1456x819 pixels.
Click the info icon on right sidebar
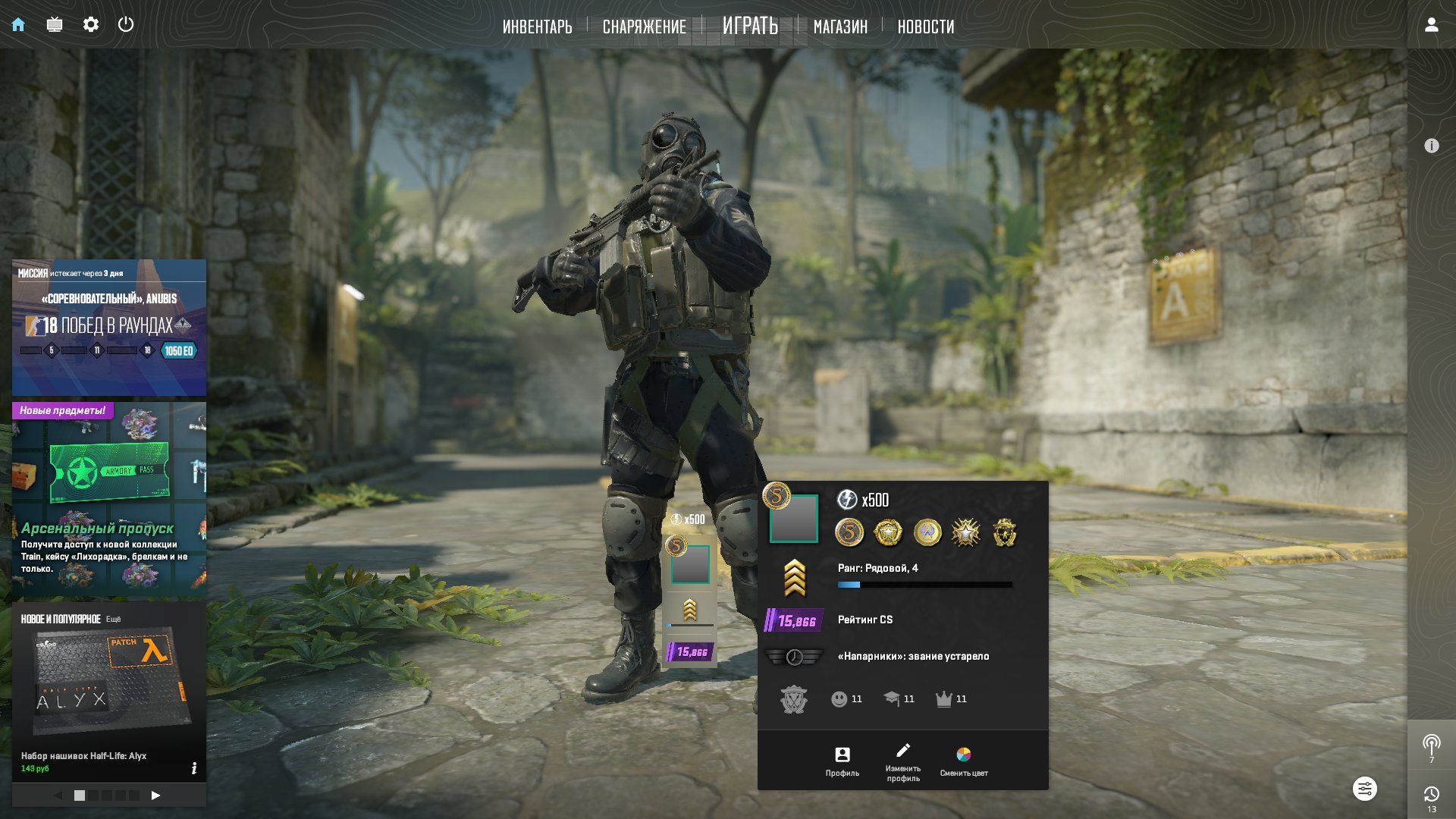pyautogui.click(x=1431, y=146)
